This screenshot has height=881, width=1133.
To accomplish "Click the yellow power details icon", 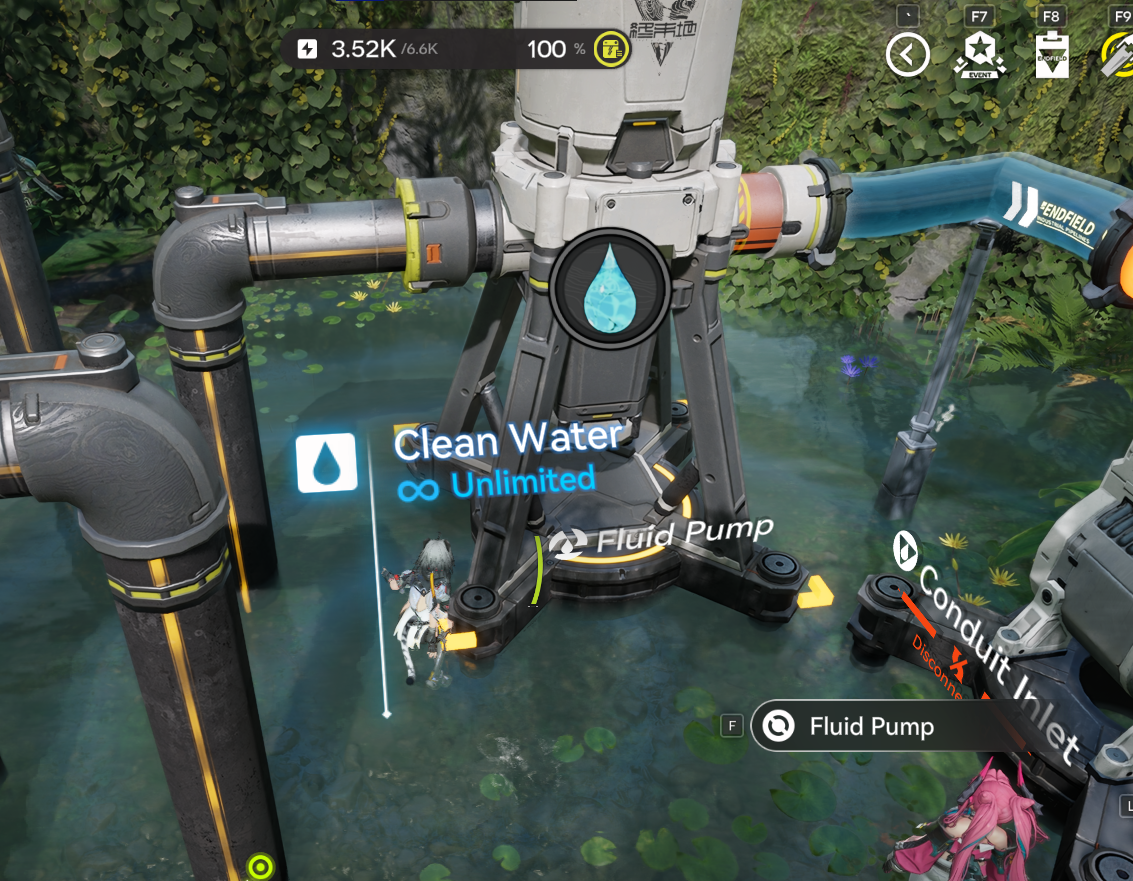I will click(610, 49).
